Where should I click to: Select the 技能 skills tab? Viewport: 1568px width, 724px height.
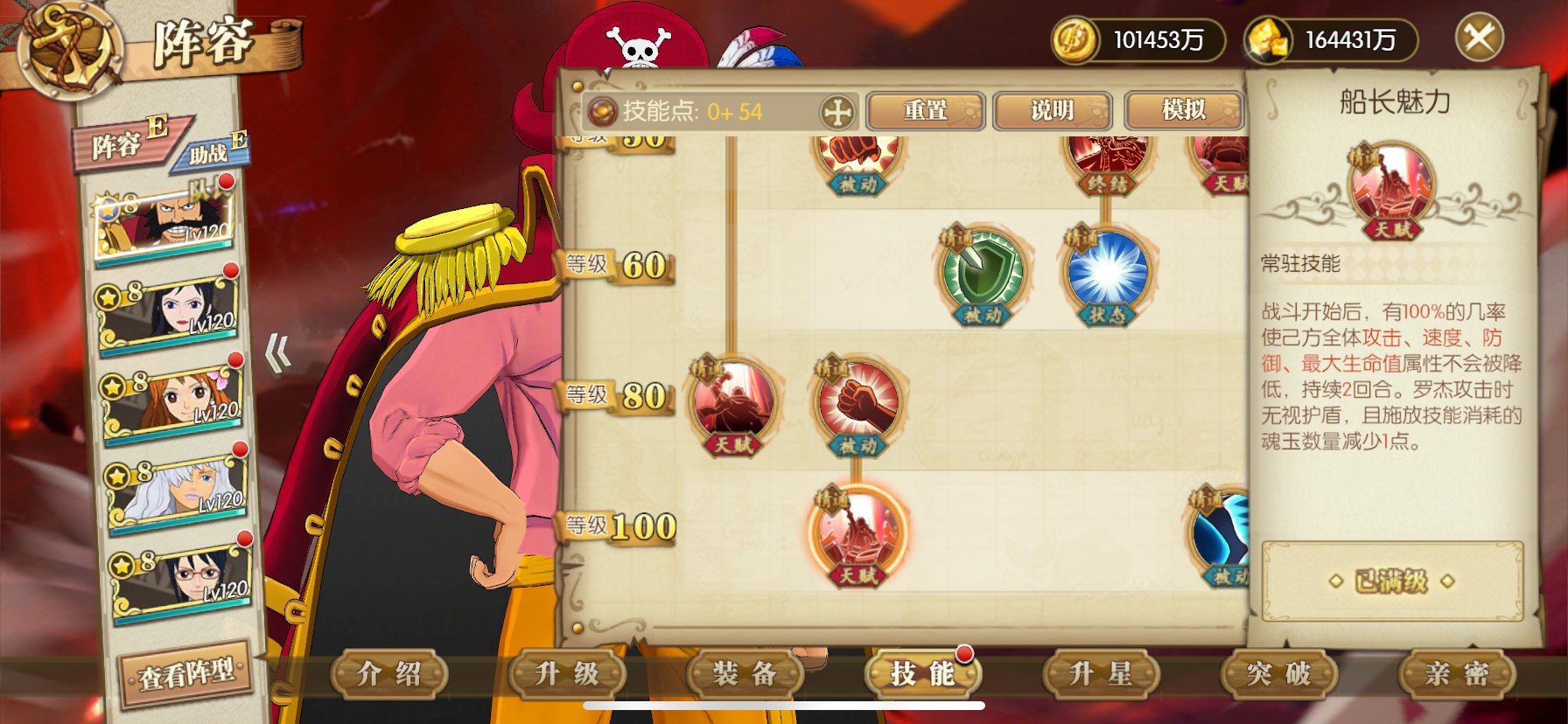(922, 674)
